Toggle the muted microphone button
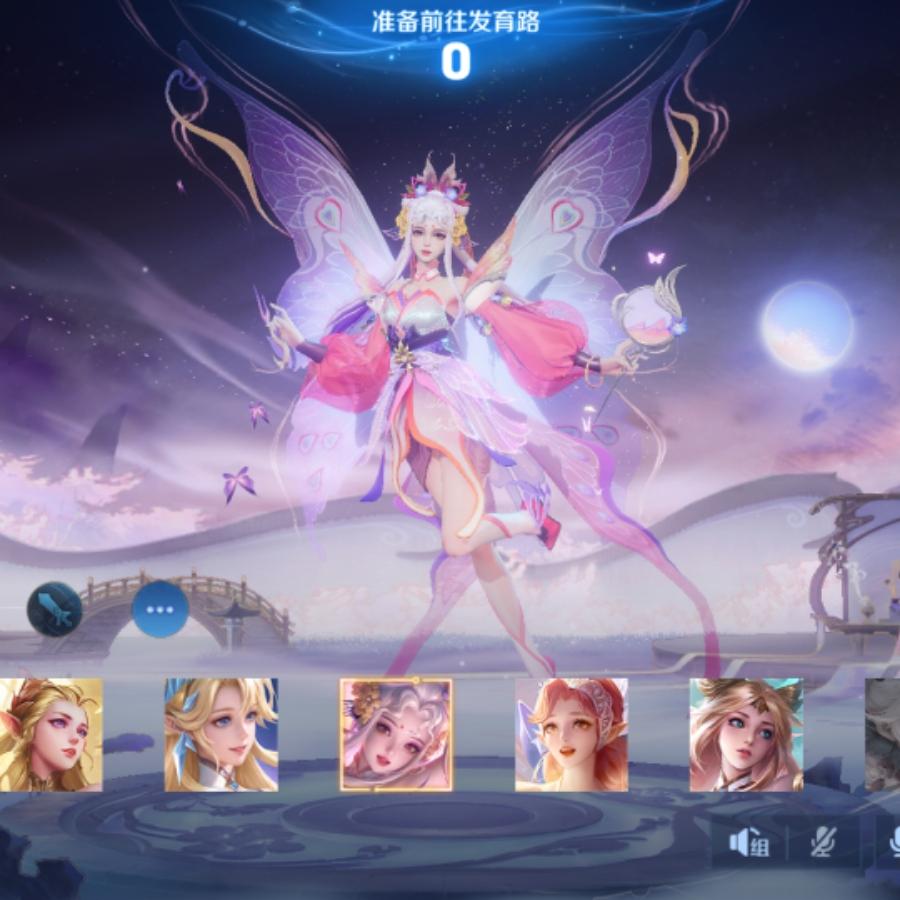The image size is (900, 900). pyautogui.click(x=822, y=843)
